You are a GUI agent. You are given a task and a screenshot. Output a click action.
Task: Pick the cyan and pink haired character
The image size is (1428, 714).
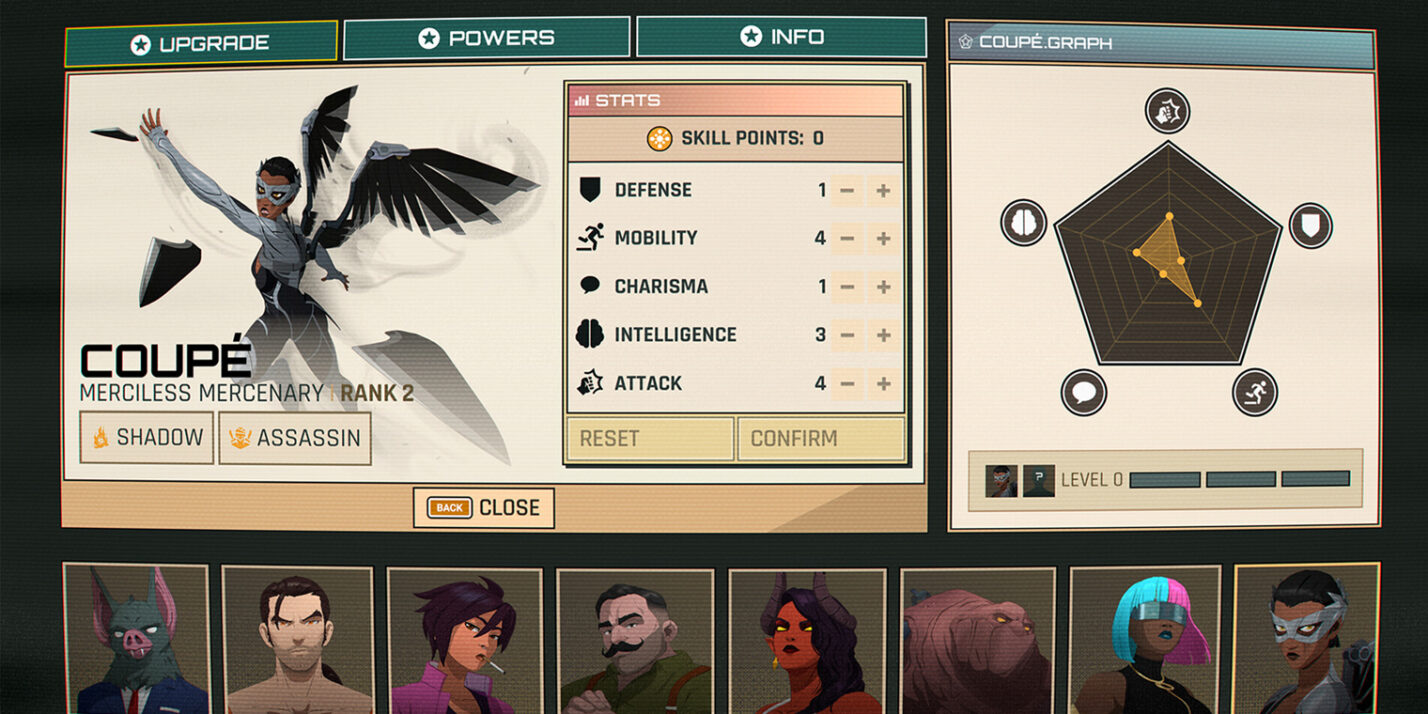click(1146, 642)
